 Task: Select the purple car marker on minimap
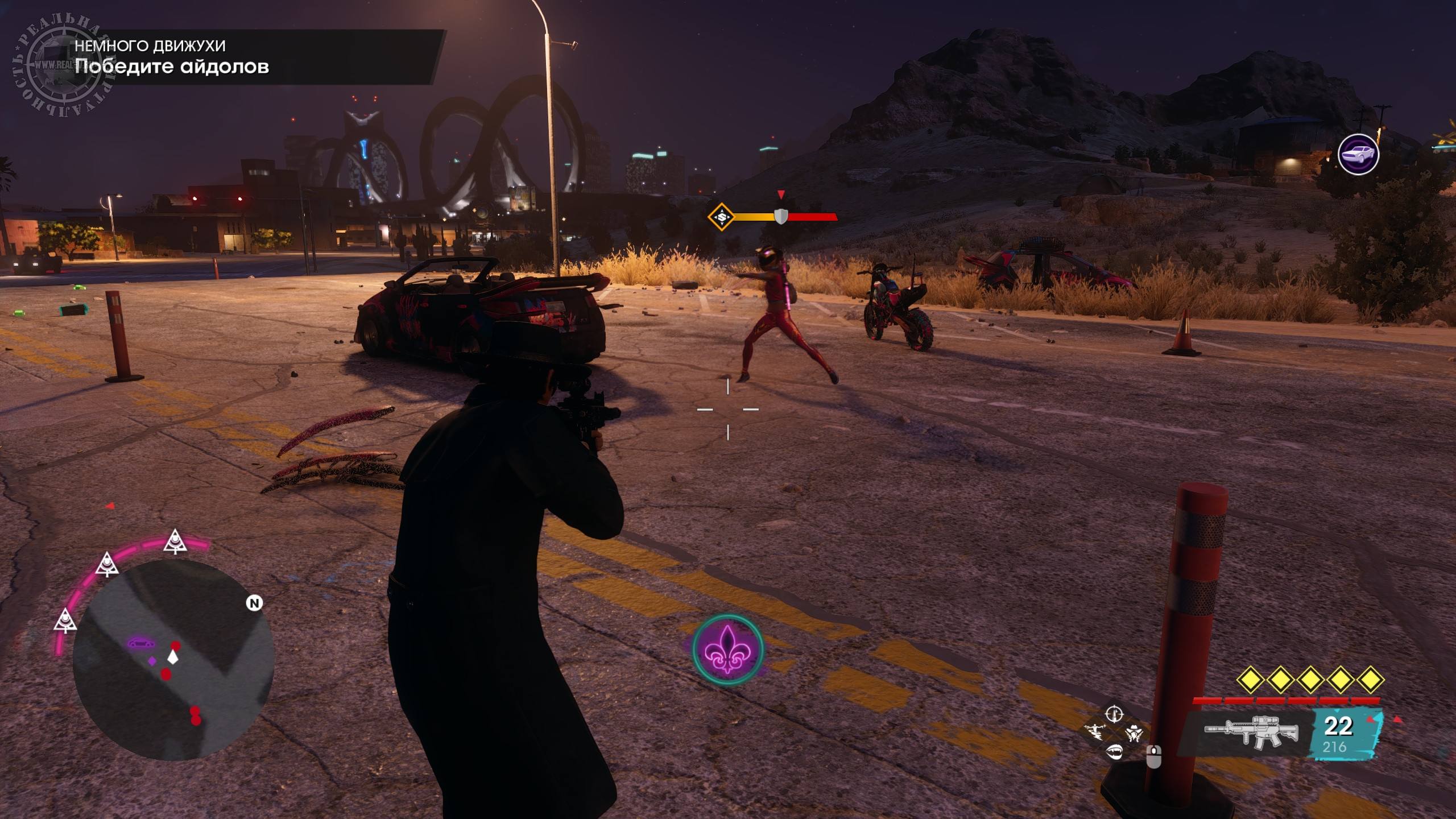(x=140, y=643)
